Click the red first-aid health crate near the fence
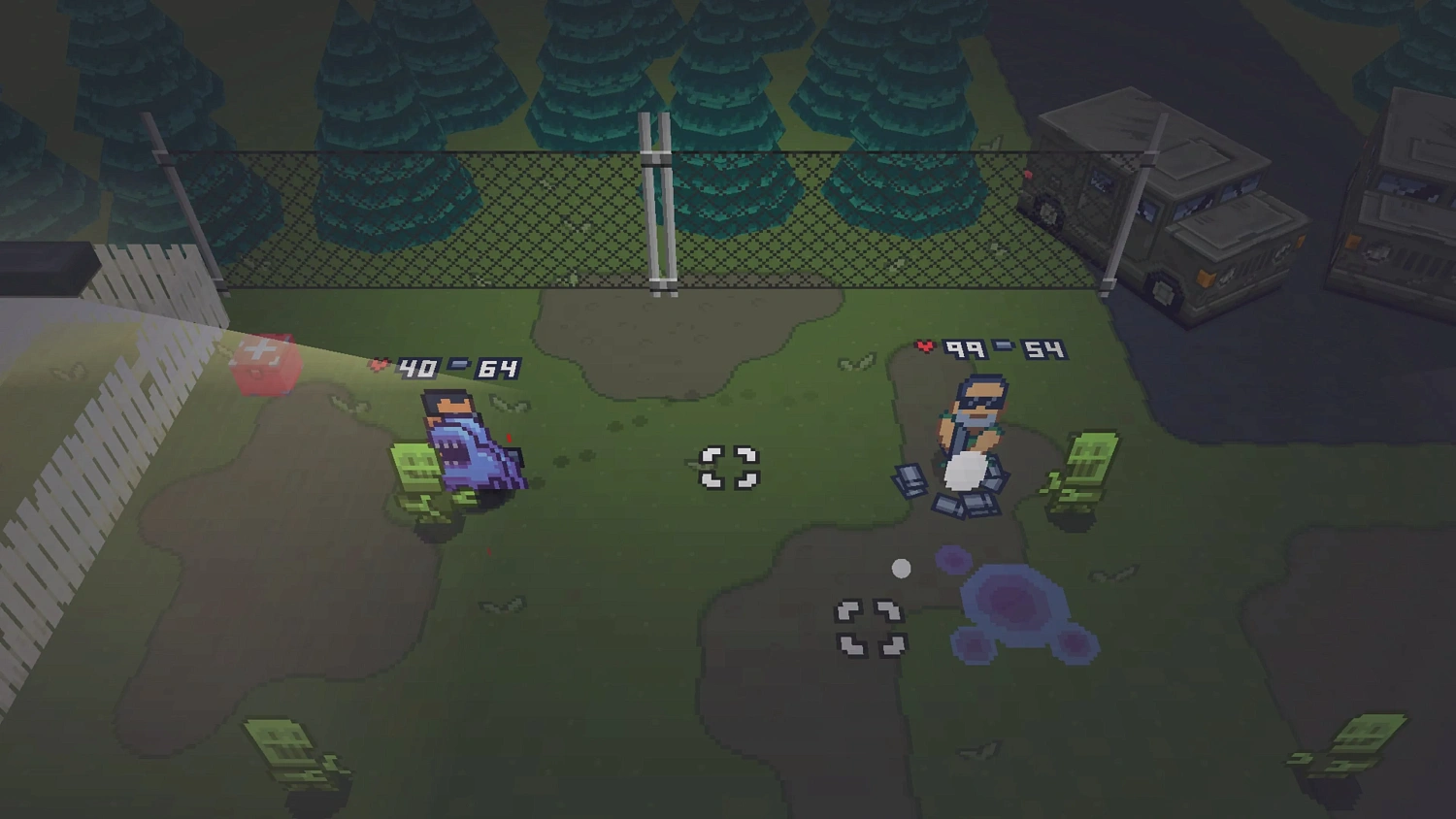The width and height of the screenshot is (1456, 819). click(x=263, y=364)
